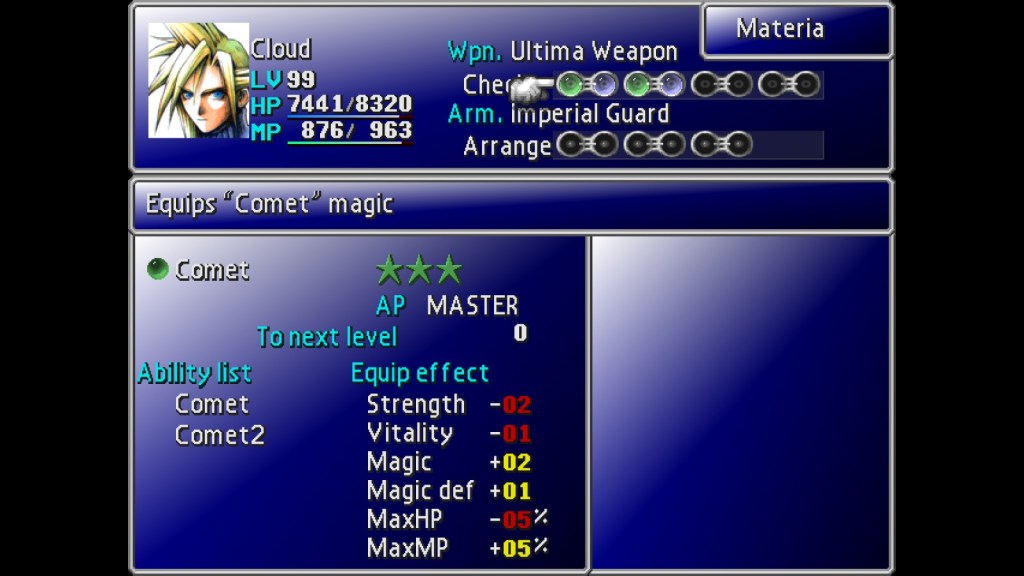Select the green materia beside the hand cursor
The image size is (1024, 576).
(570, 84)
